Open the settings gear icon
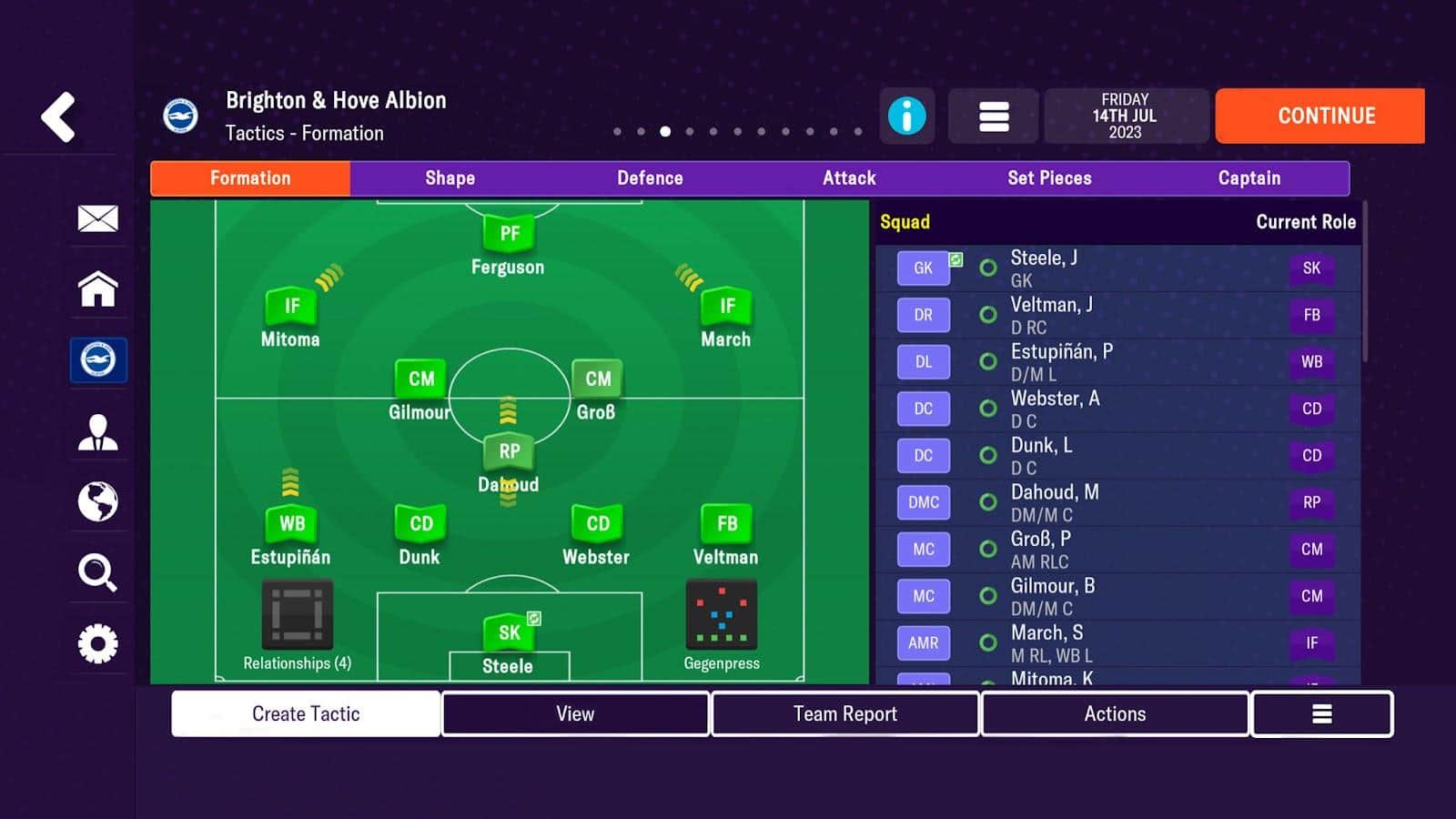Screen dimensions: 1456x819 (x=97, y=643)
